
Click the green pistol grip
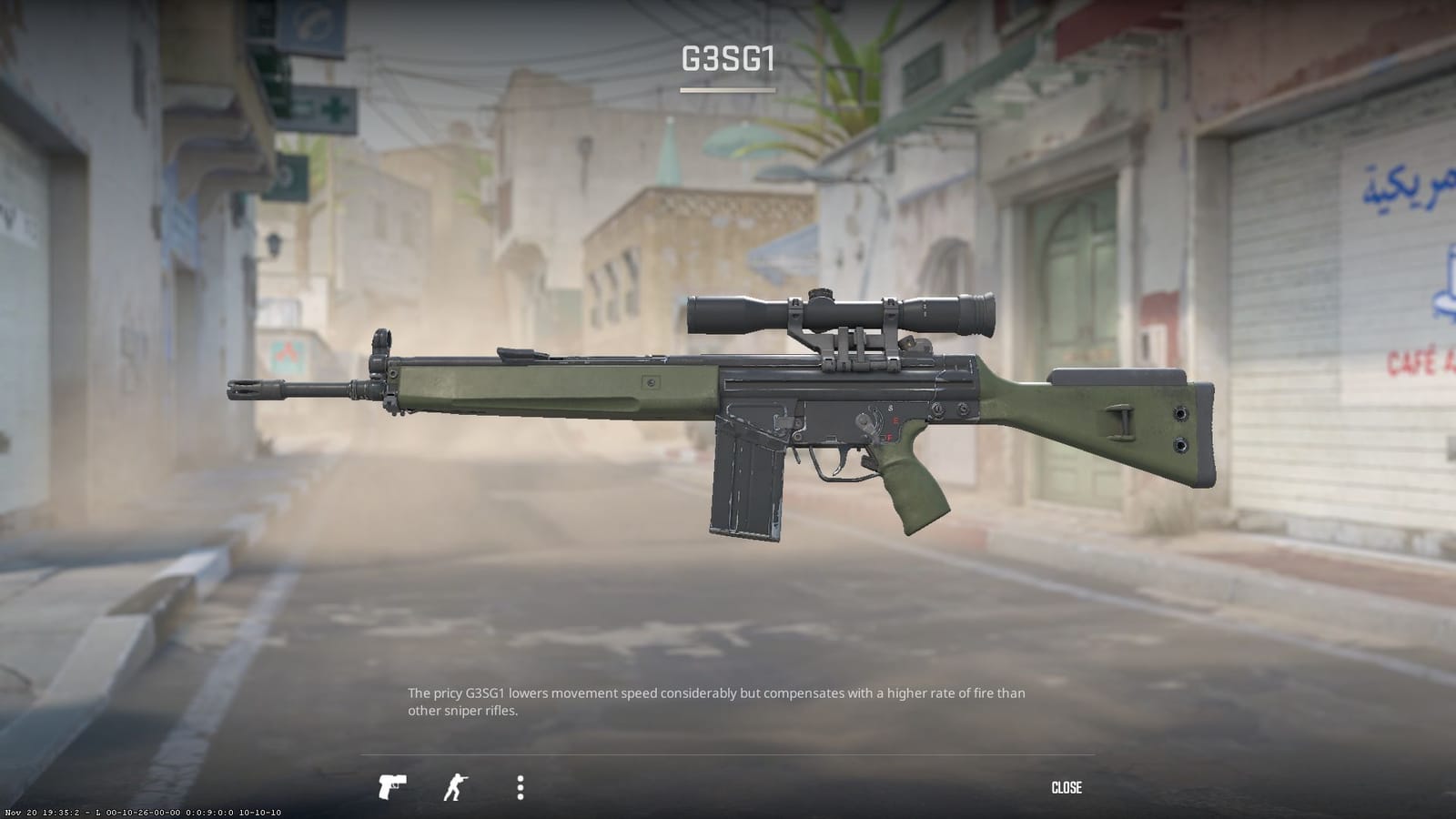910,473
